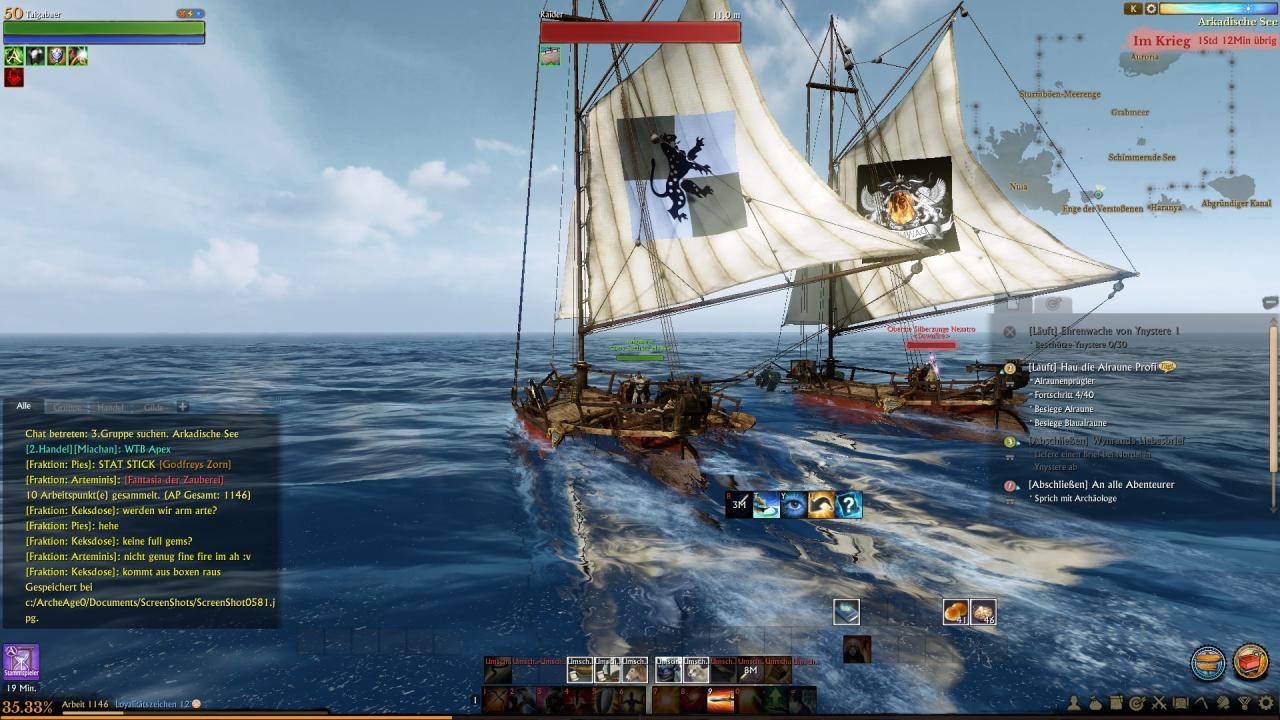
Task: Collapse the An alle Abenteurer quest entry
Action: pyautogui.click(x=1019, y=487)
